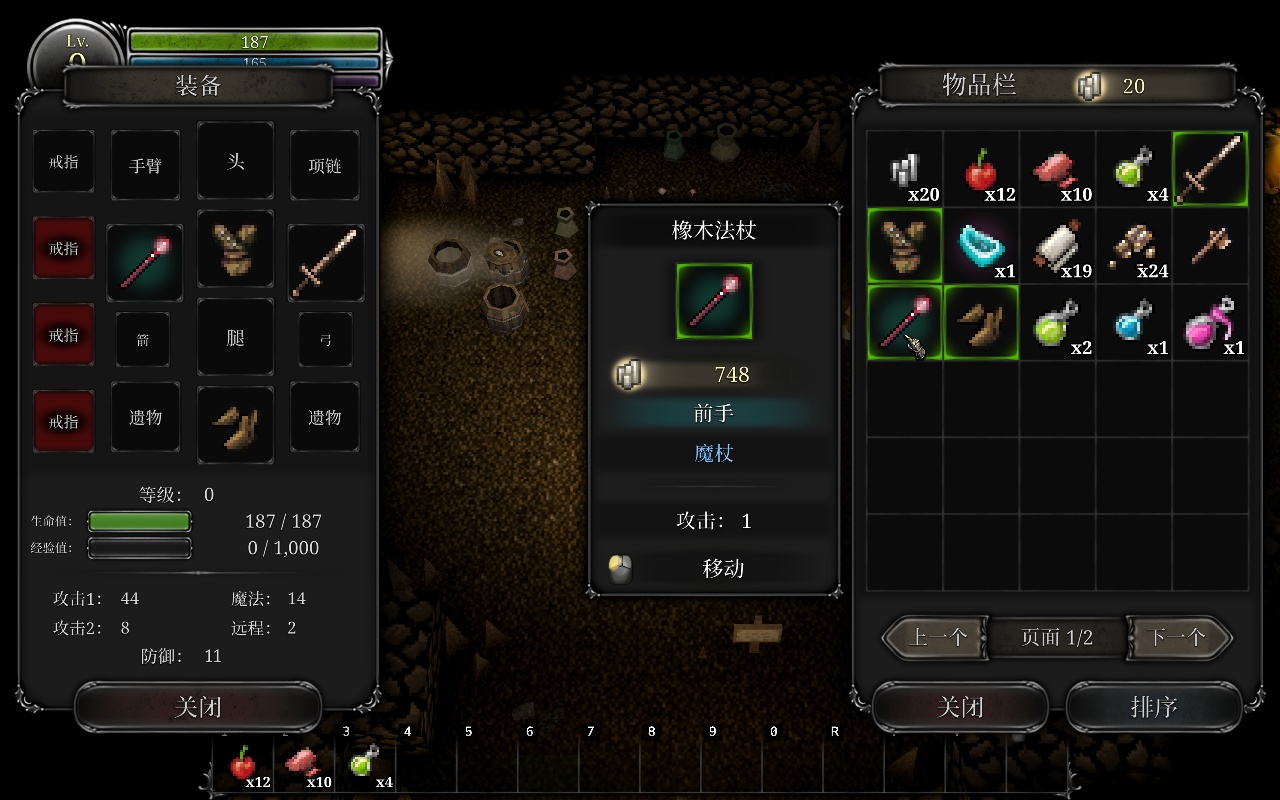The height and width of the screenshot is (800, 1280).
Task: Select the pink potion in the inventory
Action: (x=1210, y=322)
